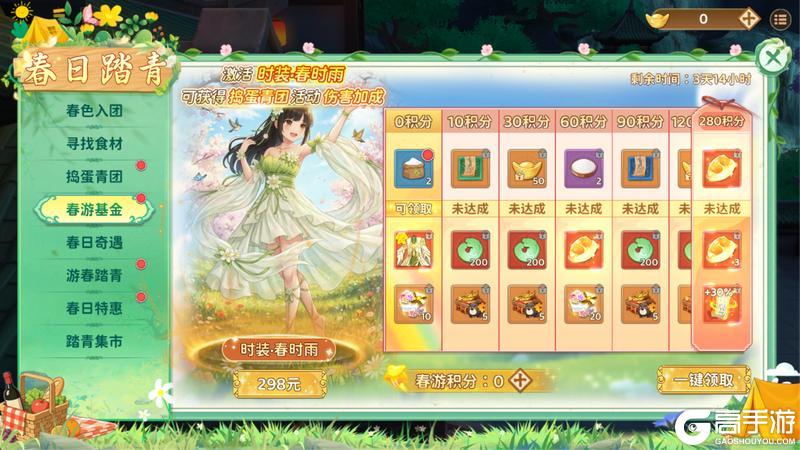Screen dimensions: 800x450
Task: Add gold ingots using top plus button
Action: (748, 18)
